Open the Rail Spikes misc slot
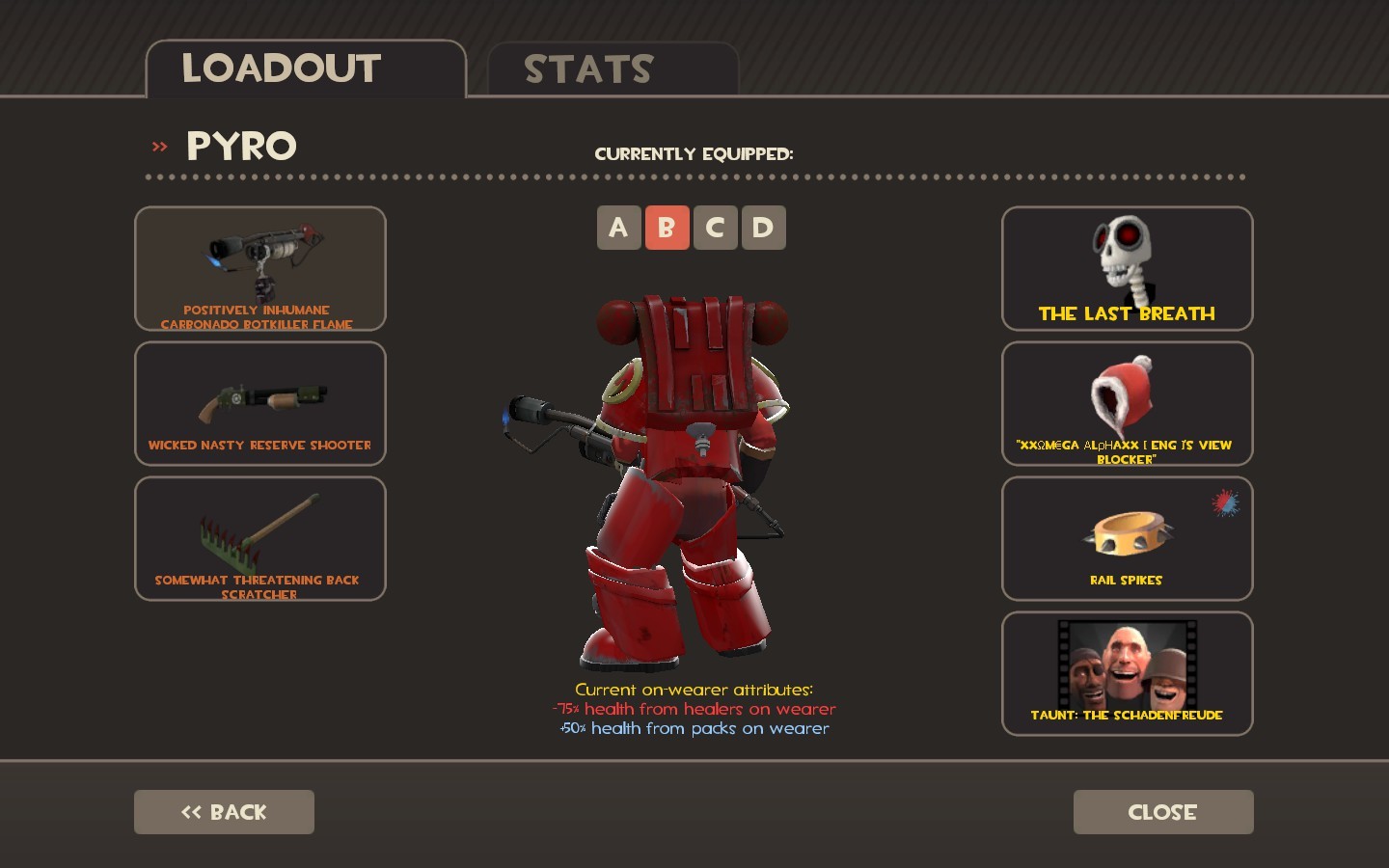The image size is (1389, 868). click(1126, 538)
